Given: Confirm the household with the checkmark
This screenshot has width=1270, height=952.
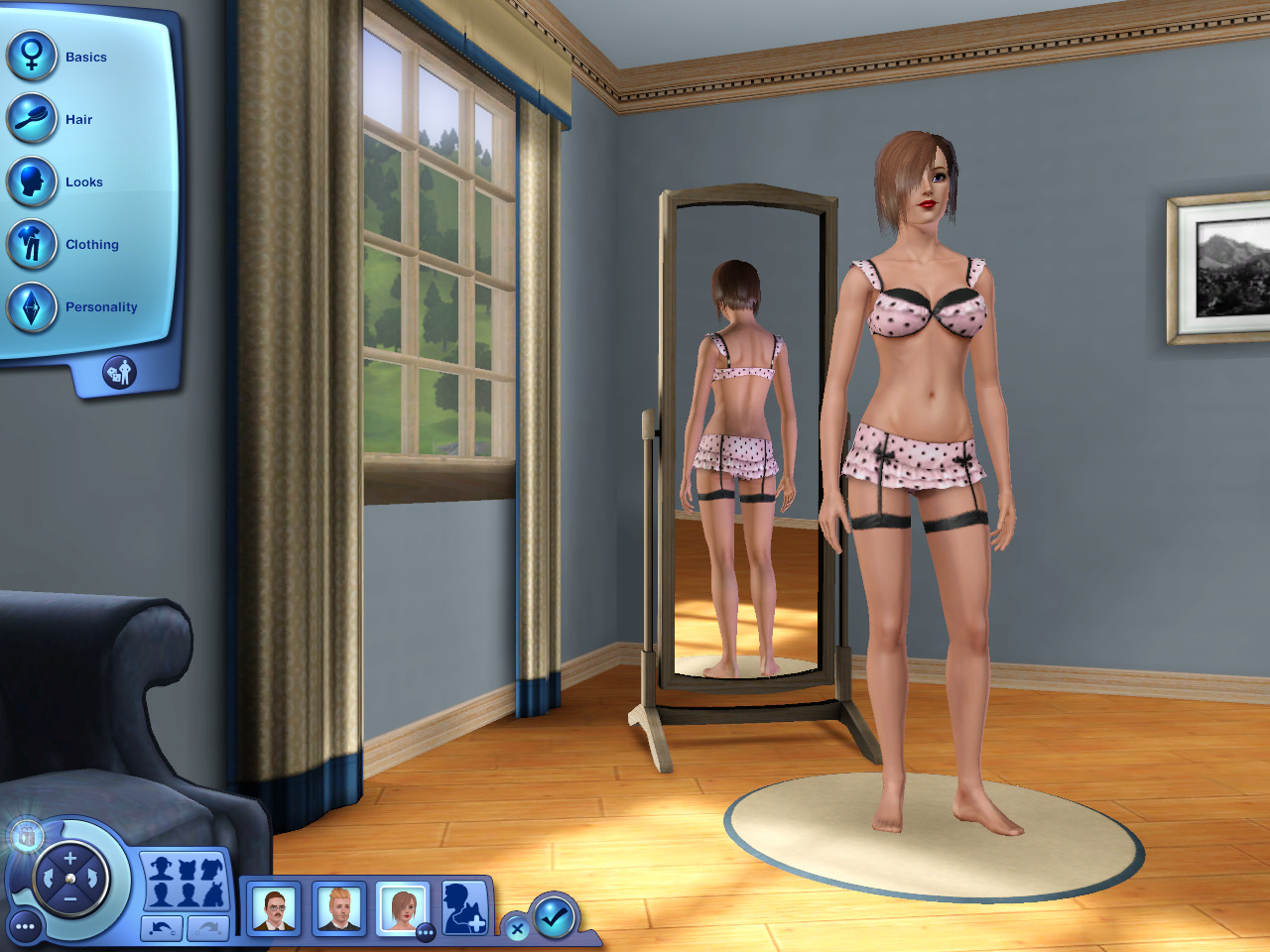Looking at the screenshot, I should pos(554,915).
